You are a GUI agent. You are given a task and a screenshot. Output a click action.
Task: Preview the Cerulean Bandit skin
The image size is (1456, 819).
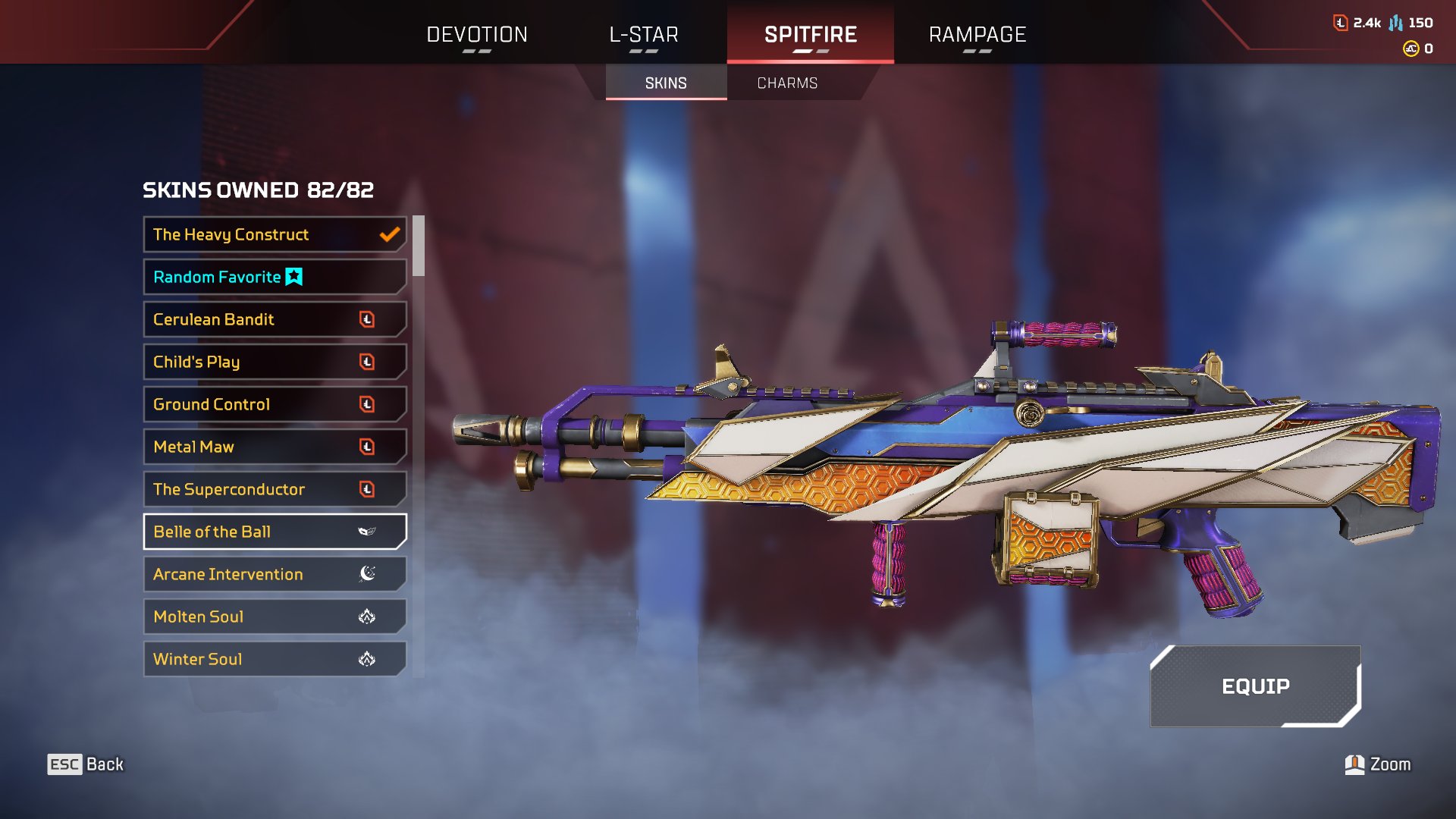coord(275,319)
